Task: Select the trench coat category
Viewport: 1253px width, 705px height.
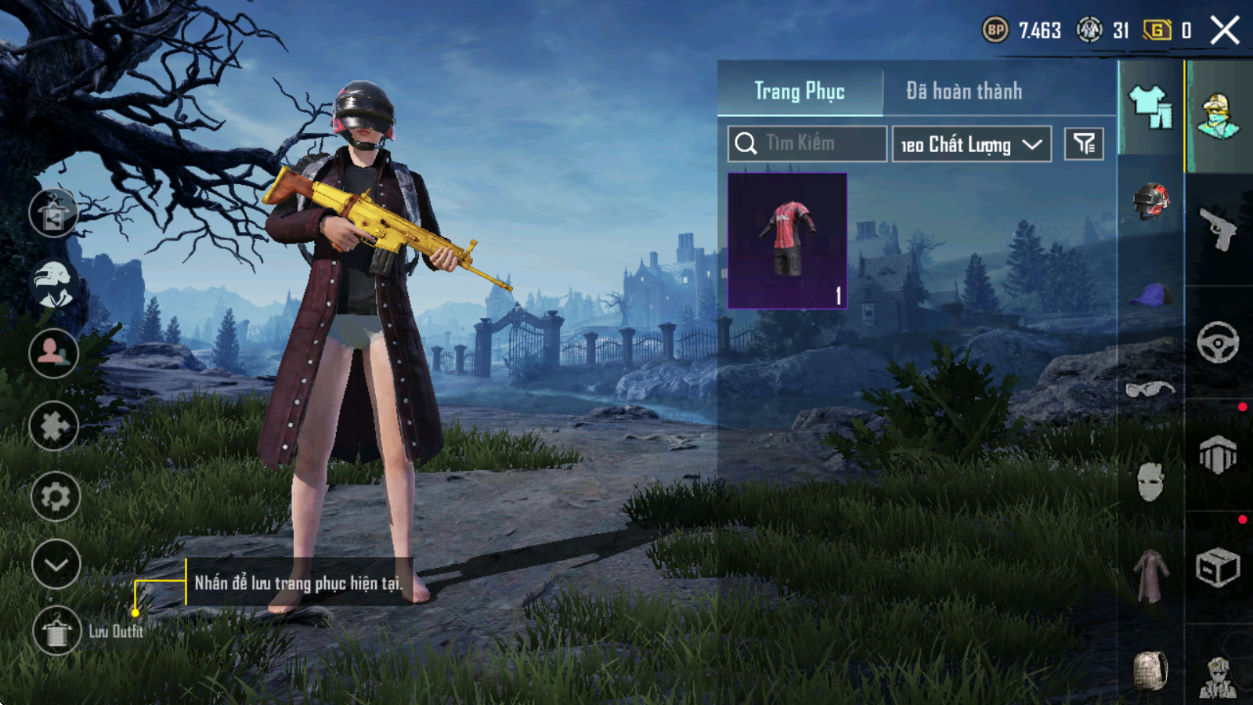Action: [x=1150, y=576]
